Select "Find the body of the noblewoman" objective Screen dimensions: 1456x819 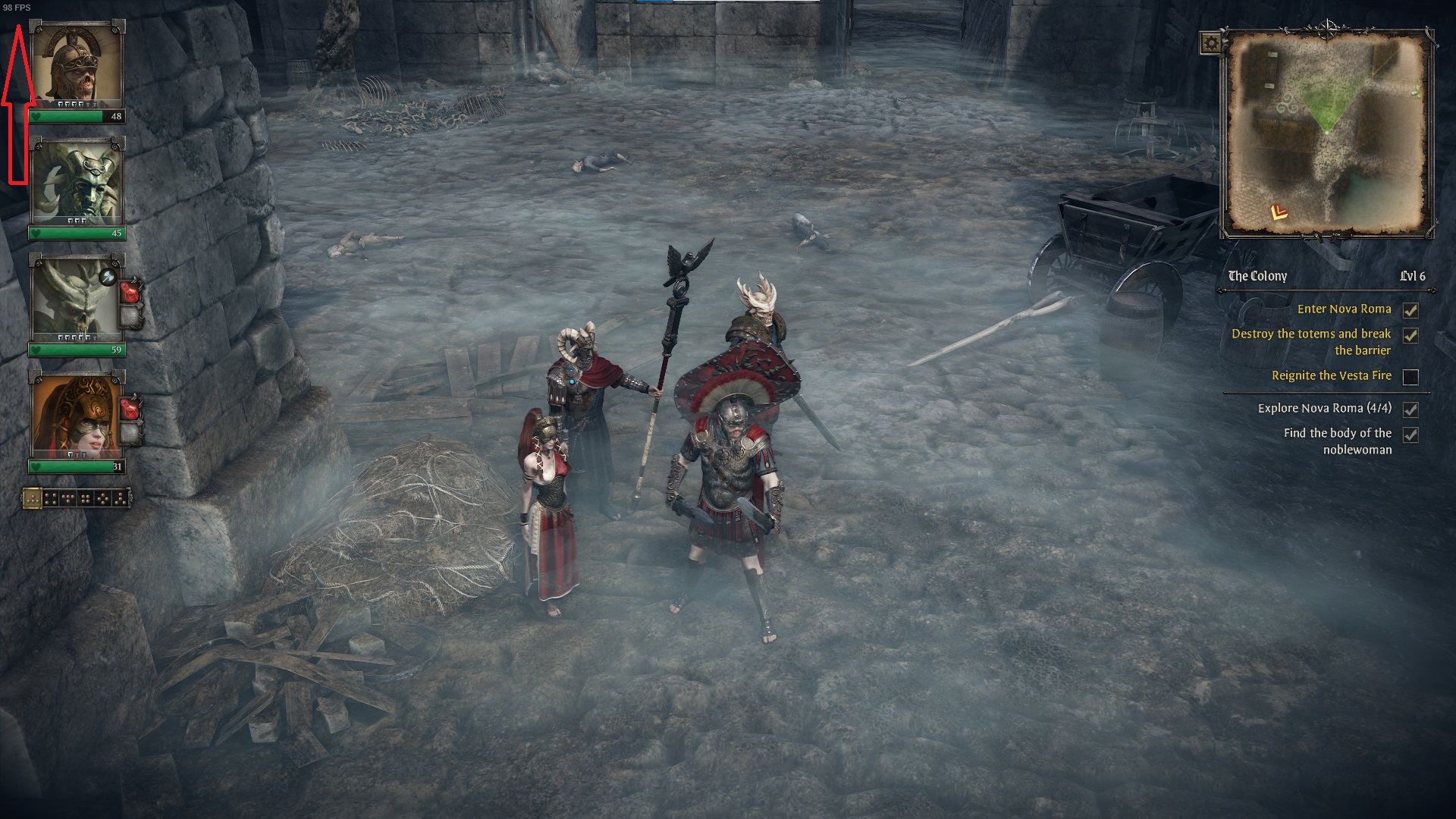tap(1337, 441)
